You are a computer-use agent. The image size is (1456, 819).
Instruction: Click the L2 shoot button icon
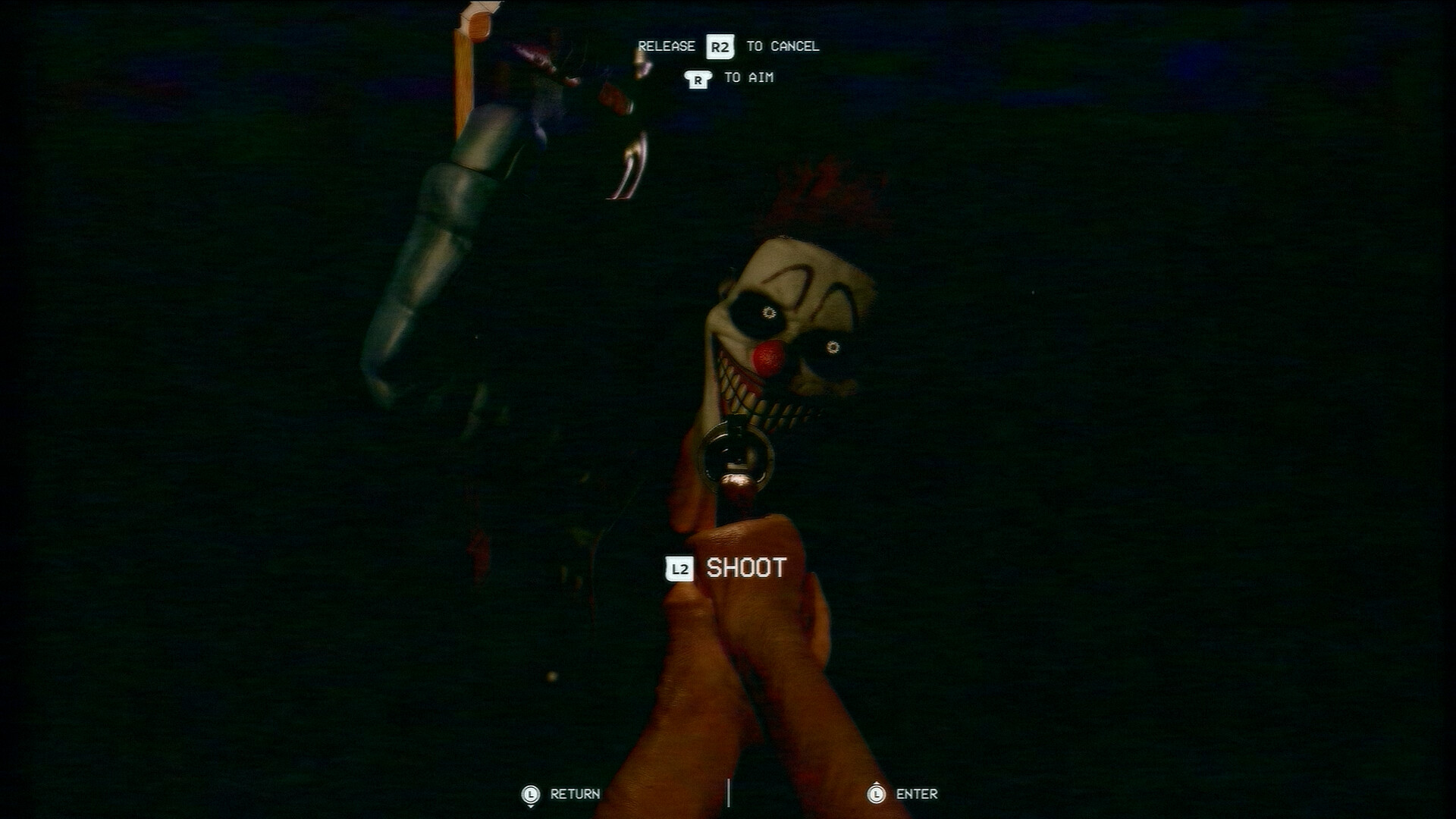[x=679, y=566]
